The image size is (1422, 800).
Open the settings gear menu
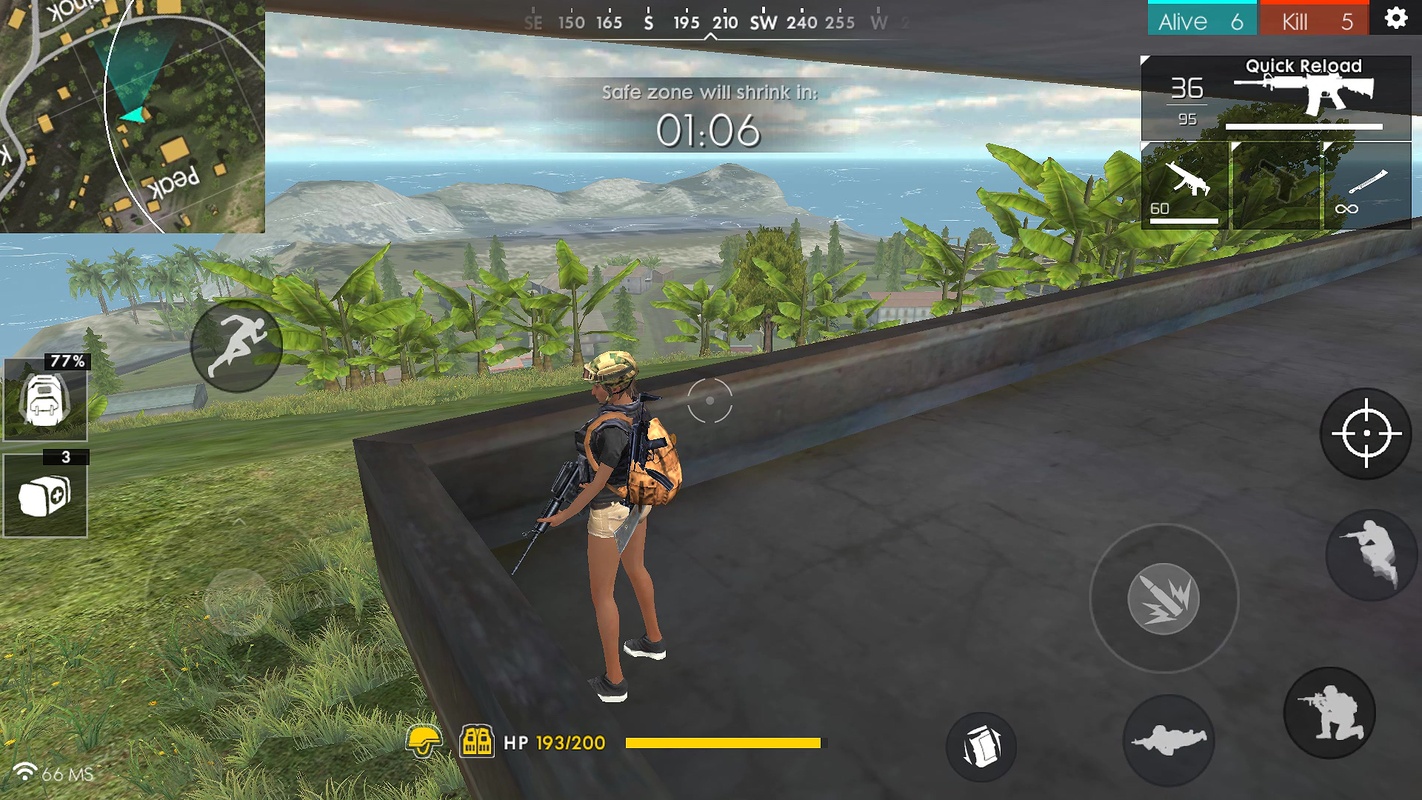click(1396, 19)
